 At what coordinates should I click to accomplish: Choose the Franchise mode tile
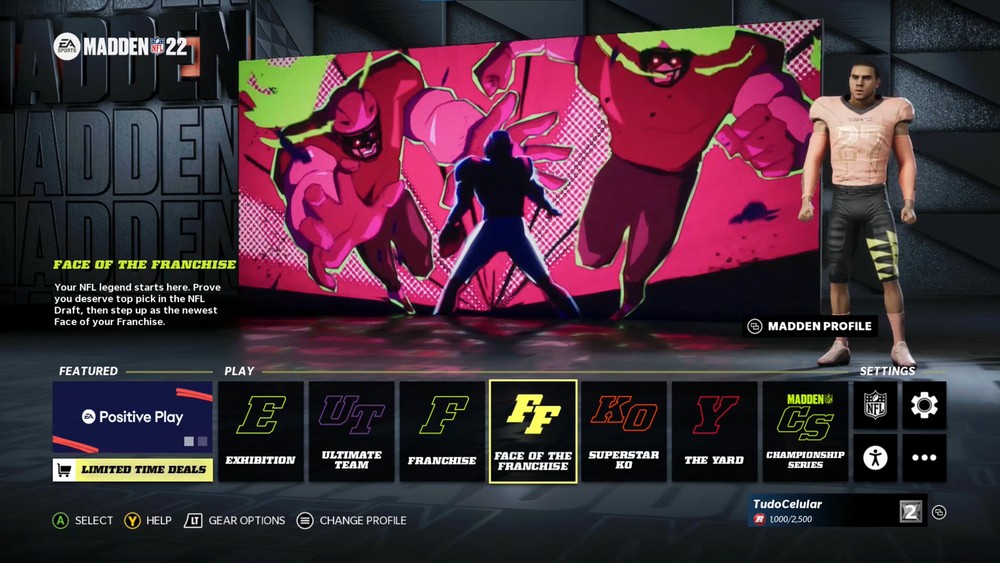442,430
